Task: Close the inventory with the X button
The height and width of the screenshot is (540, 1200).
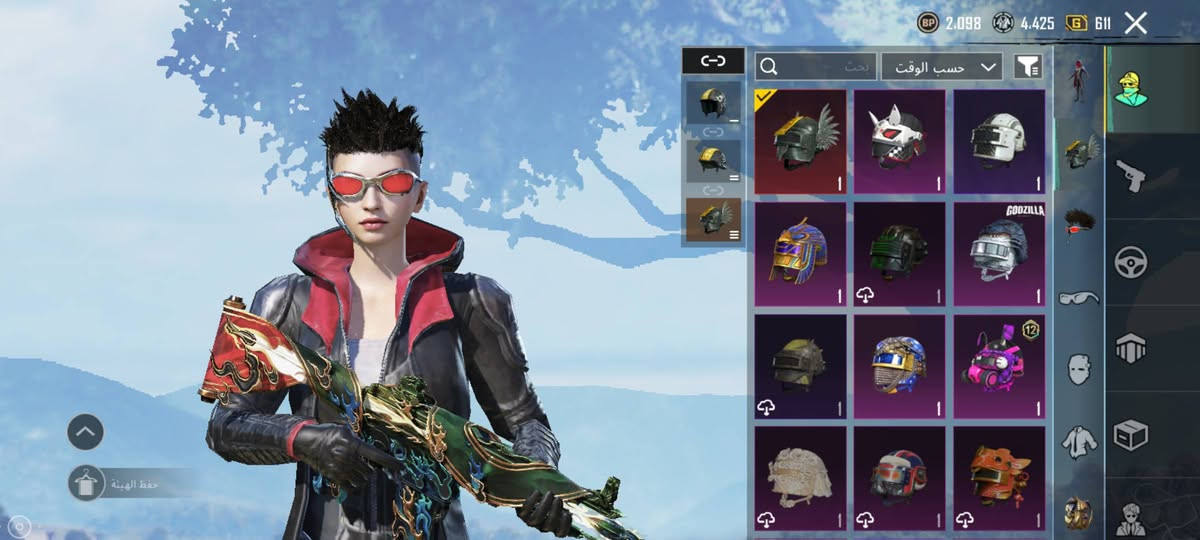Action: (x=1135, y=23)
